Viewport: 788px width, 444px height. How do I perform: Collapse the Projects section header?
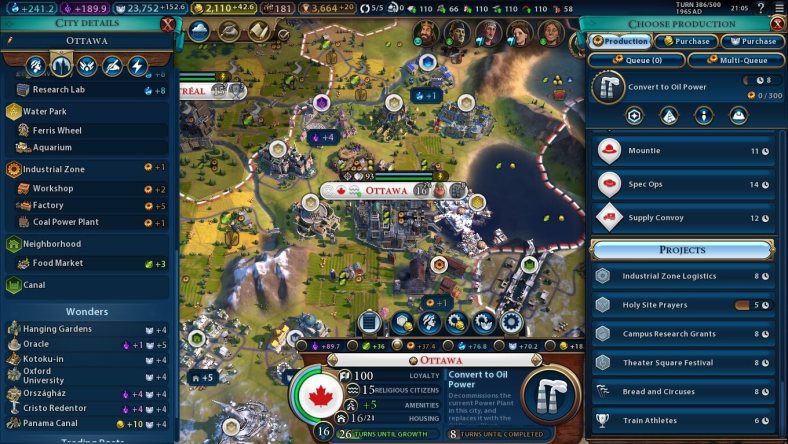pyautogui.click(x=682, y=249)
